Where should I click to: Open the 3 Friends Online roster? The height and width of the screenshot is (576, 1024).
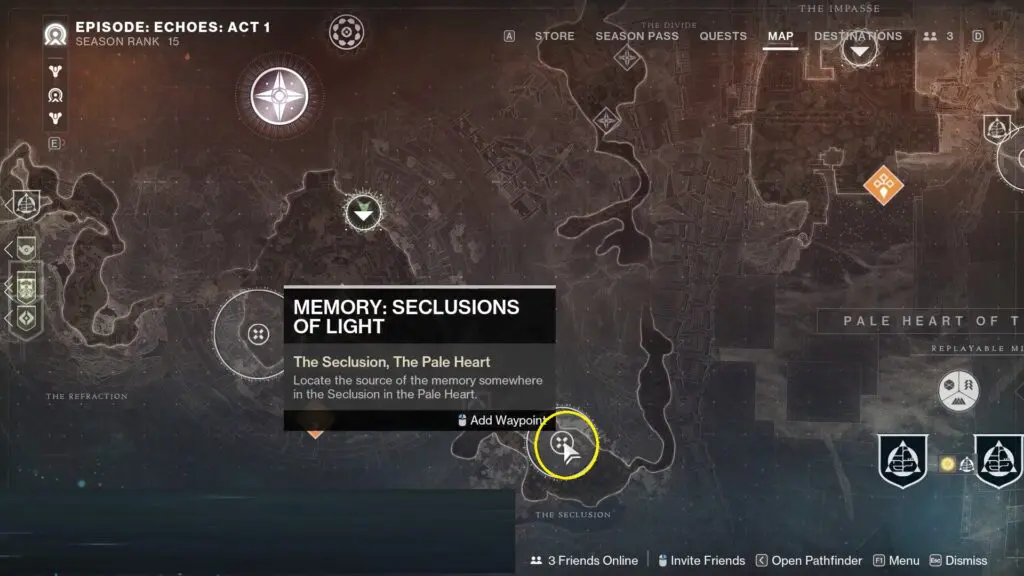click(584, 561)
